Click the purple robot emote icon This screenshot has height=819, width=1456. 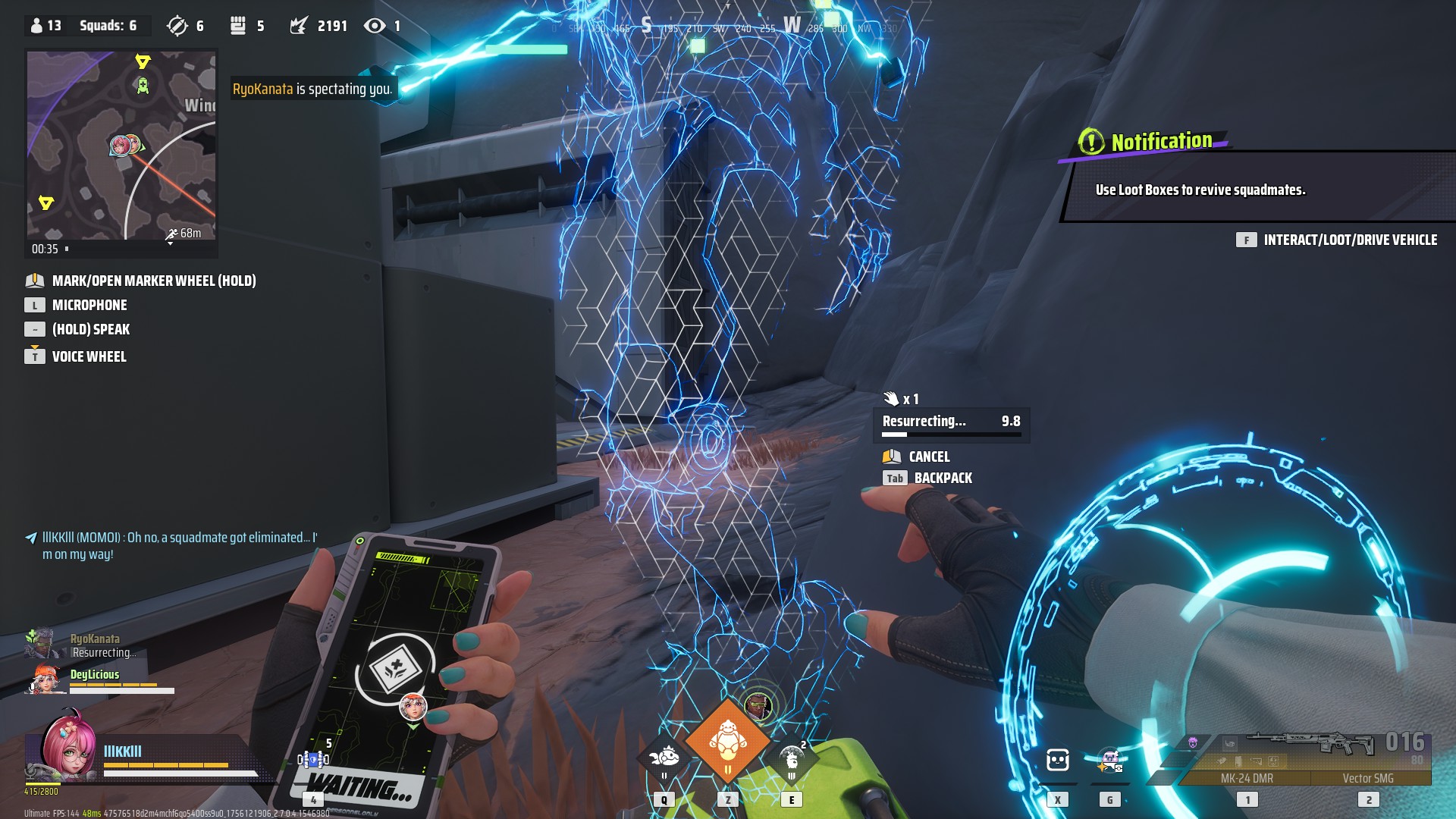pyautogui.click(x=1109, y=759)
